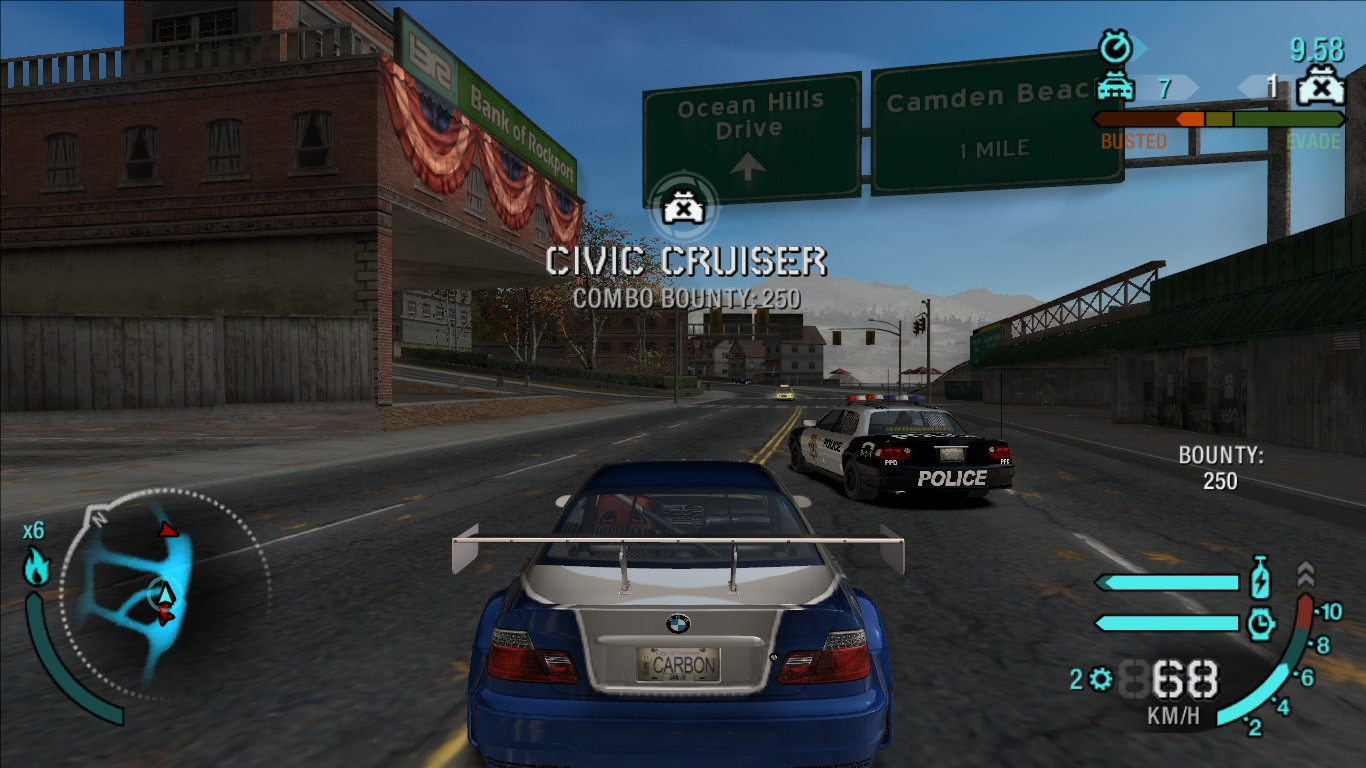This screenshot has height=768, width=1366.
Task: Click the cops disabled icon beside the counter
Action: 1321,88
